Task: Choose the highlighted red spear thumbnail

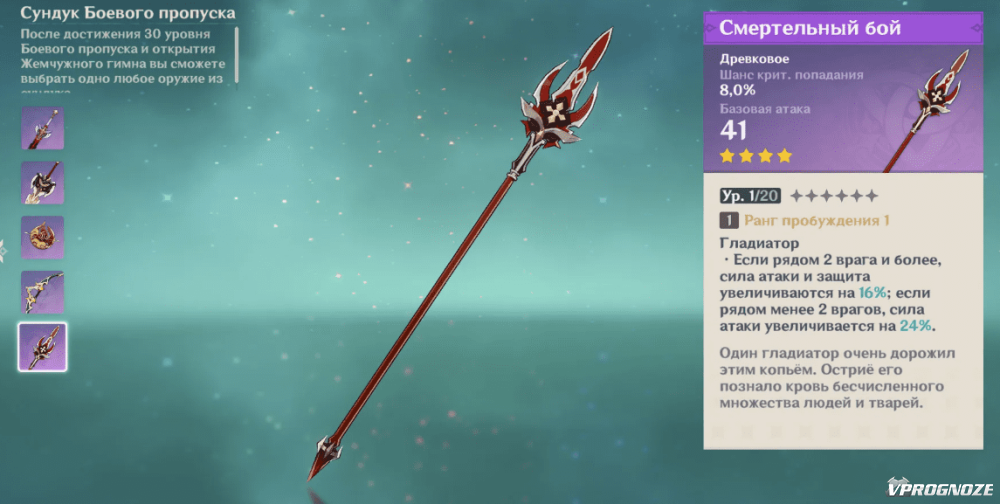Action: pyautogui.click(x=43, y=346)
